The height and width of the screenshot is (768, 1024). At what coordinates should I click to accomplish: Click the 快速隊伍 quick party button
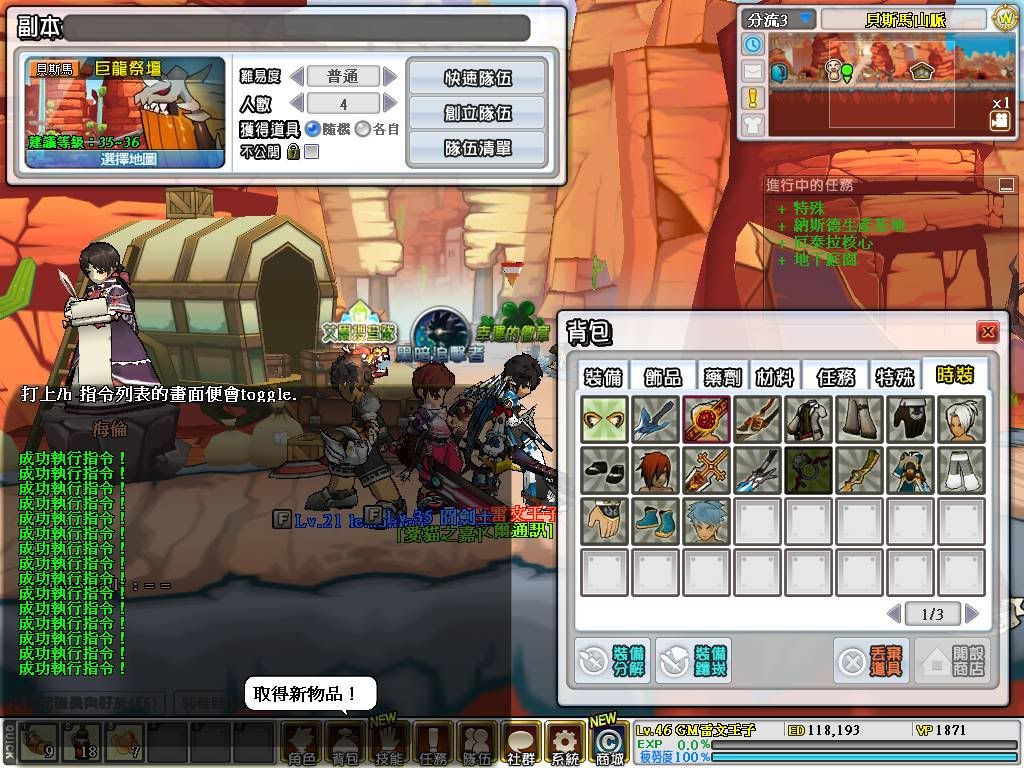click(x=476, y=77)
